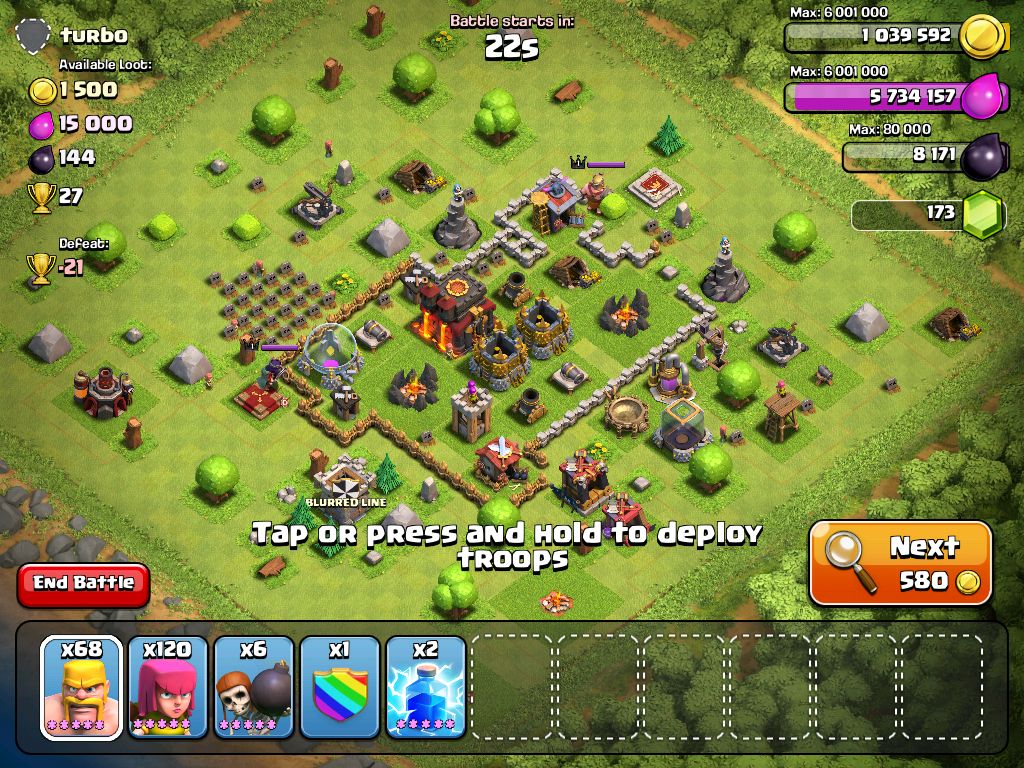Activate the Lightning Spell slot
1024x768 pixels.
[426, 688]
